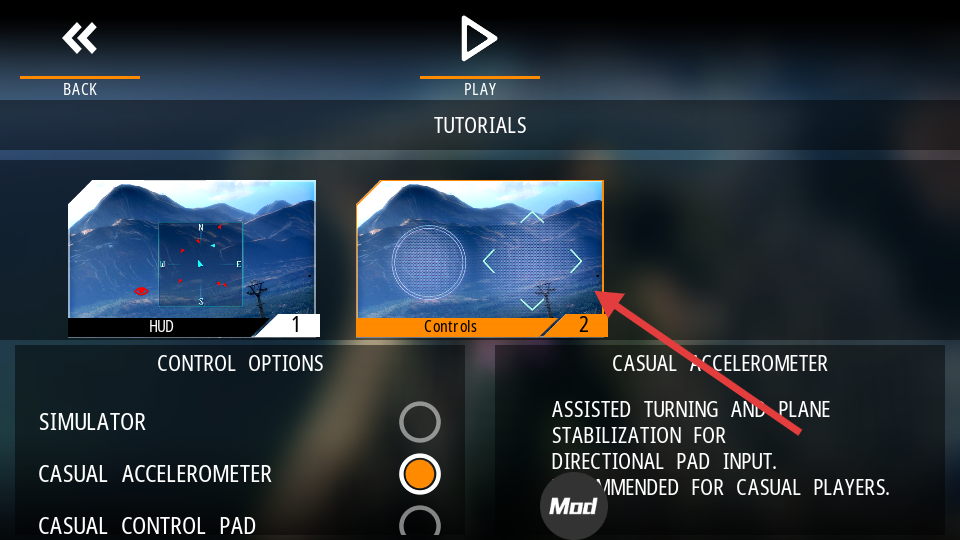
Task: Open the round Mod overlay button
Action: click(574, 506)
